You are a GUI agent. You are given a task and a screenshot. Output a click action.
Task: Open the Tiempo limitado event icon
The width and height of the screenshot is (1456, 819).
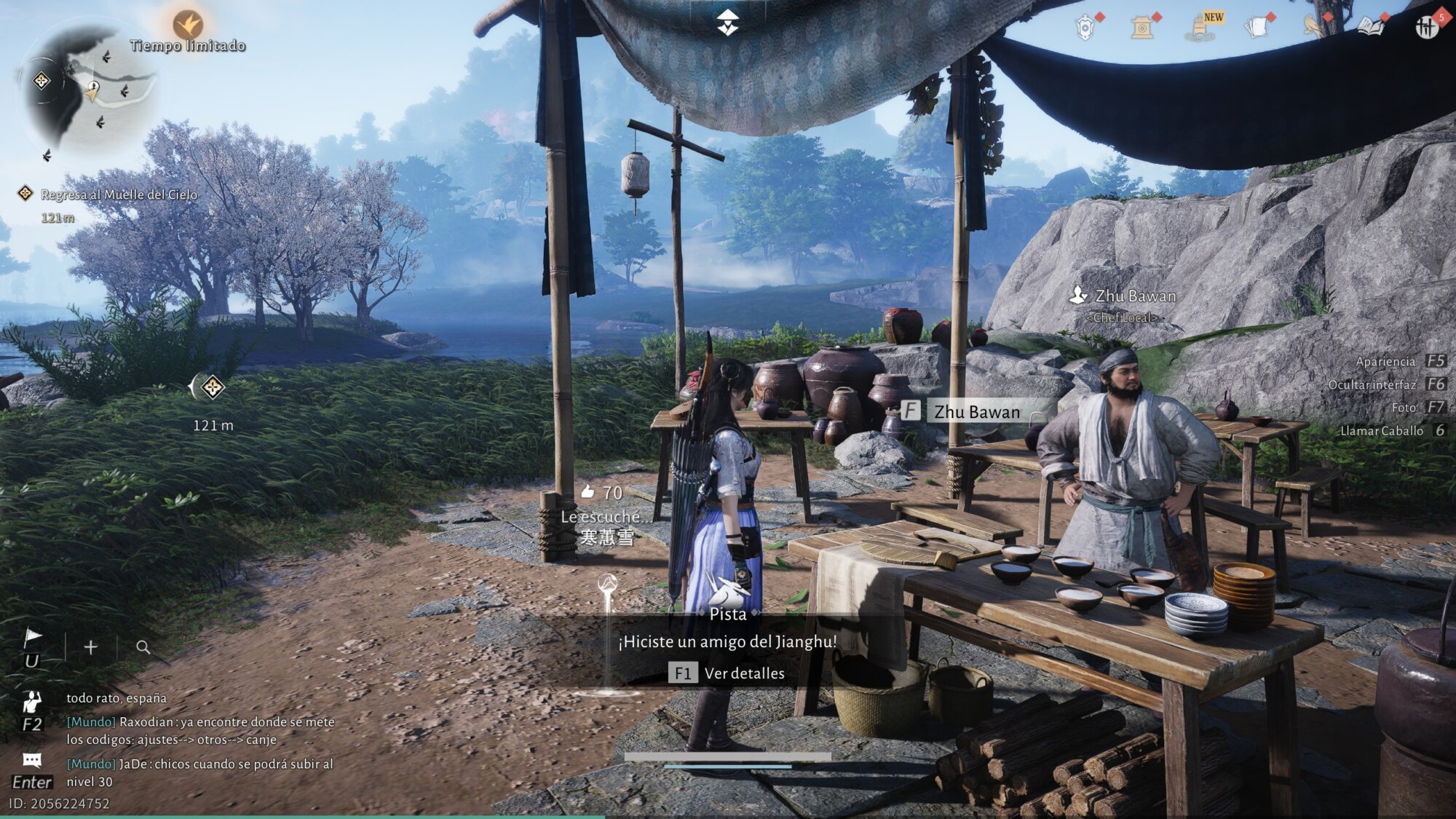pyautogui.click(x=188, y=25)
